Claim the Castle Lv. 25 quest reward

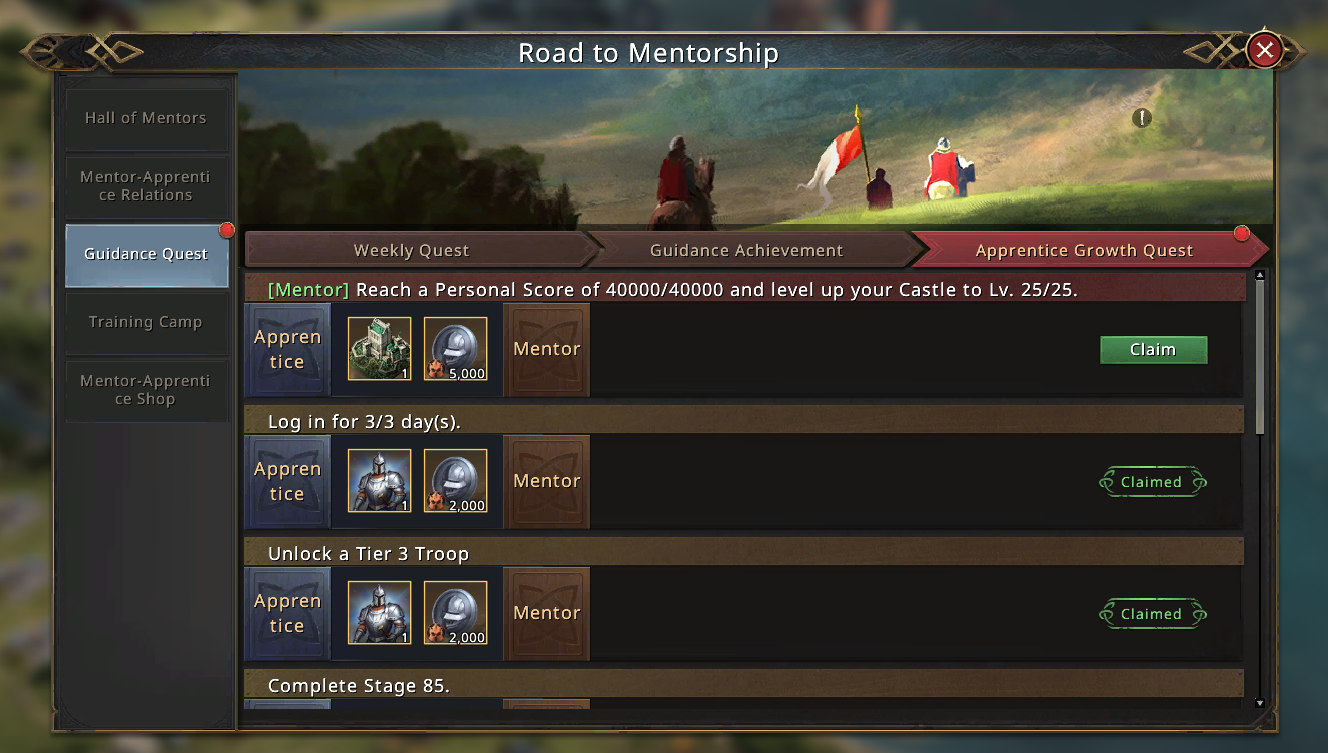point(1153,350)
